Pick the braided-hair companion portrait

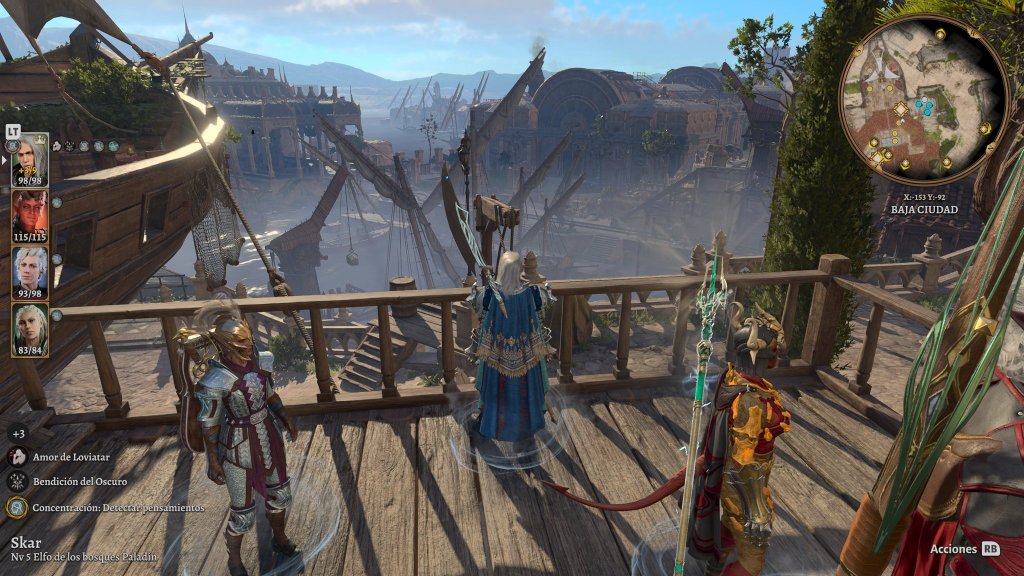pos(29,327)
